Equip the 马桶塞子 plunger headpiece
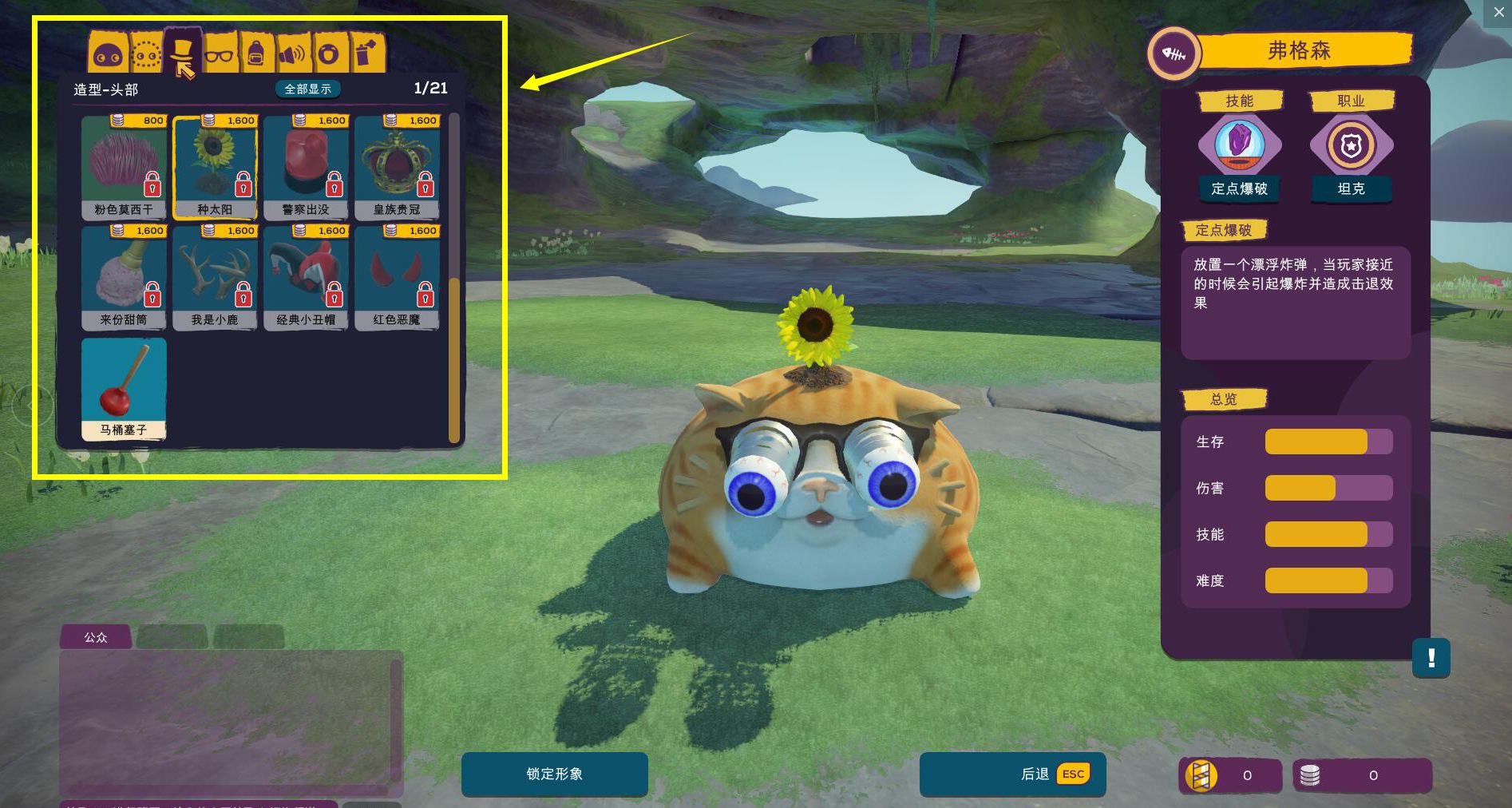1512x808 pixels. [124, 388]
